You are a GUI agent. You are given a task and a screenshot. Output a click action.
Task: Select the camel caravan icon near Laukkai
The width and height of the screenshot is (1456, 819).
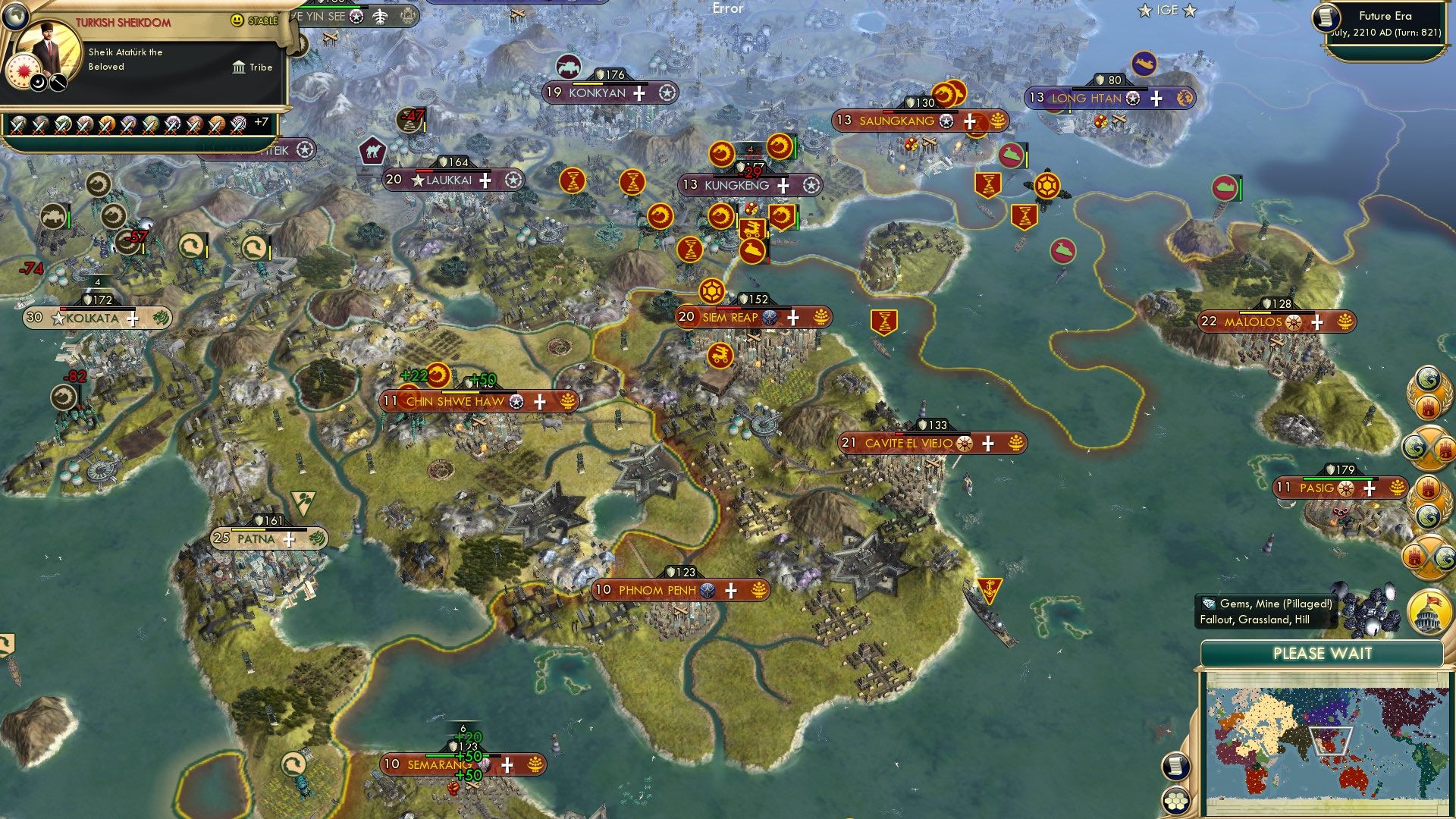[372, 149]
